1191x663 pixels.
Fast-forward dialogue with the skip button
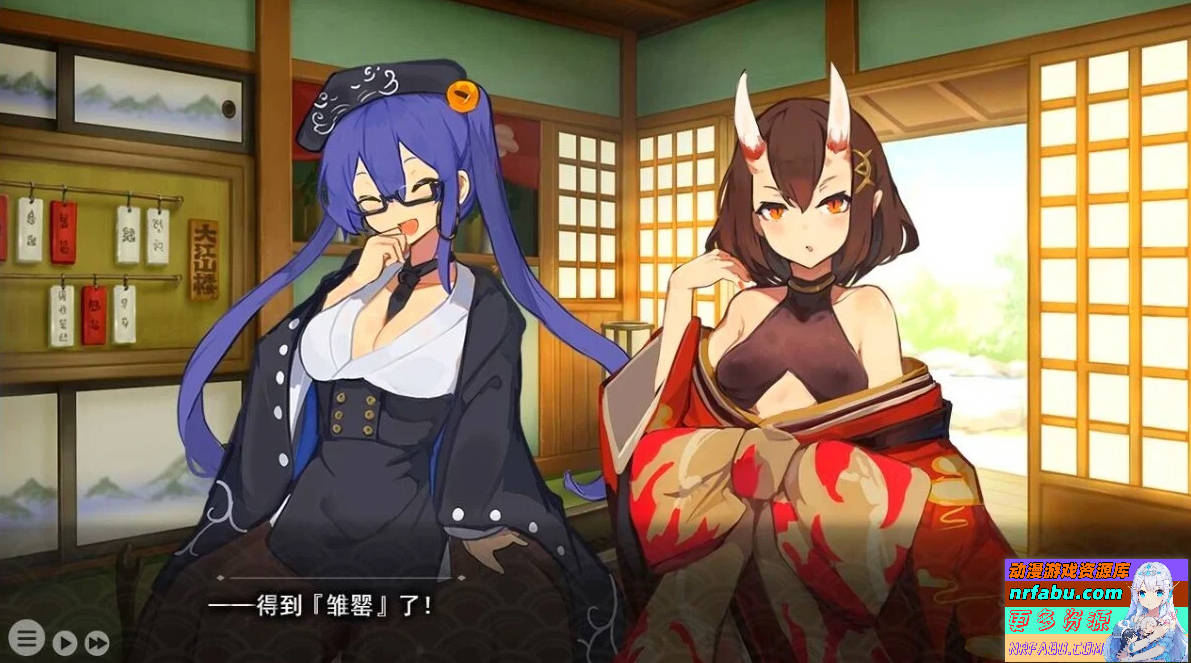pyautogui.click(x=97, y=642)
